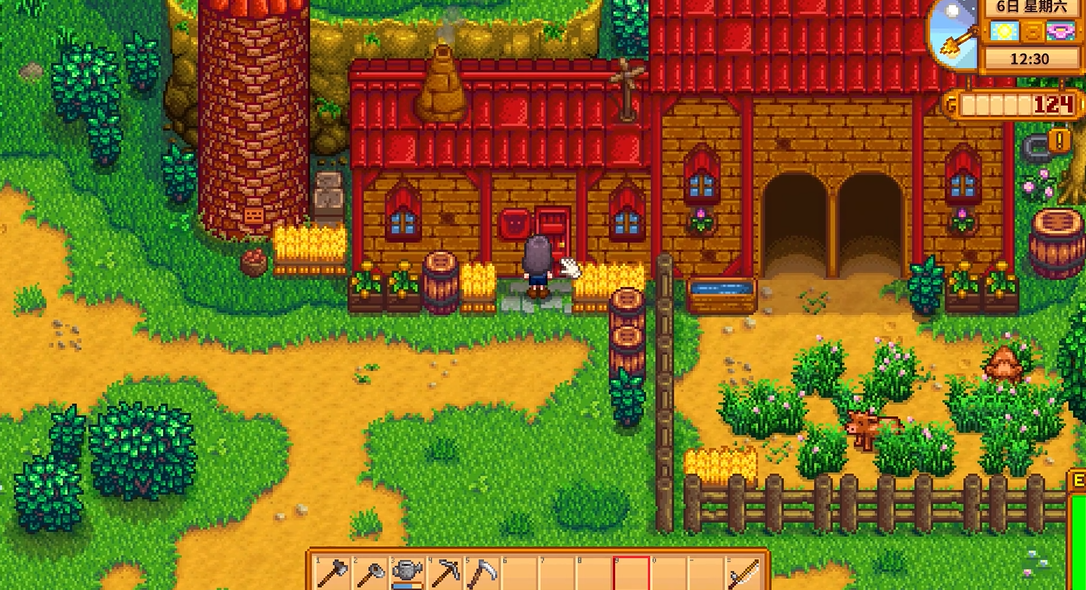The image size is (1086, 590).
Task: Select the axe in the hotbar
Action: (333, 573)
